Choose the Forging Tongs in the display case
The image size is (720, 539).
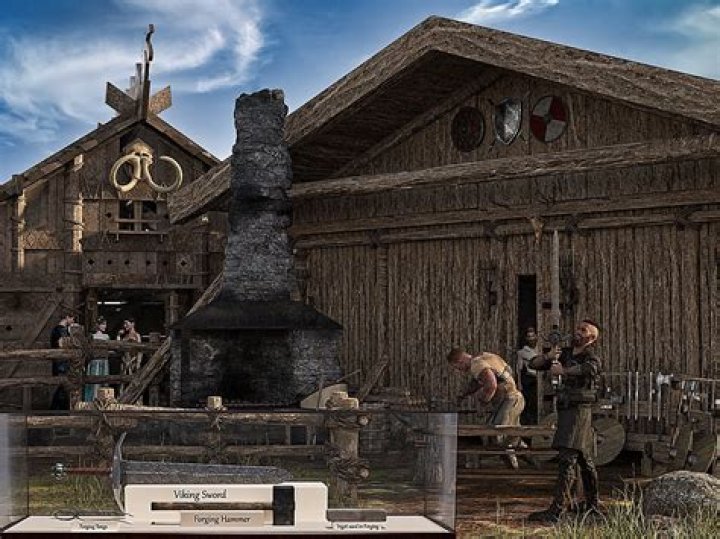92,516
